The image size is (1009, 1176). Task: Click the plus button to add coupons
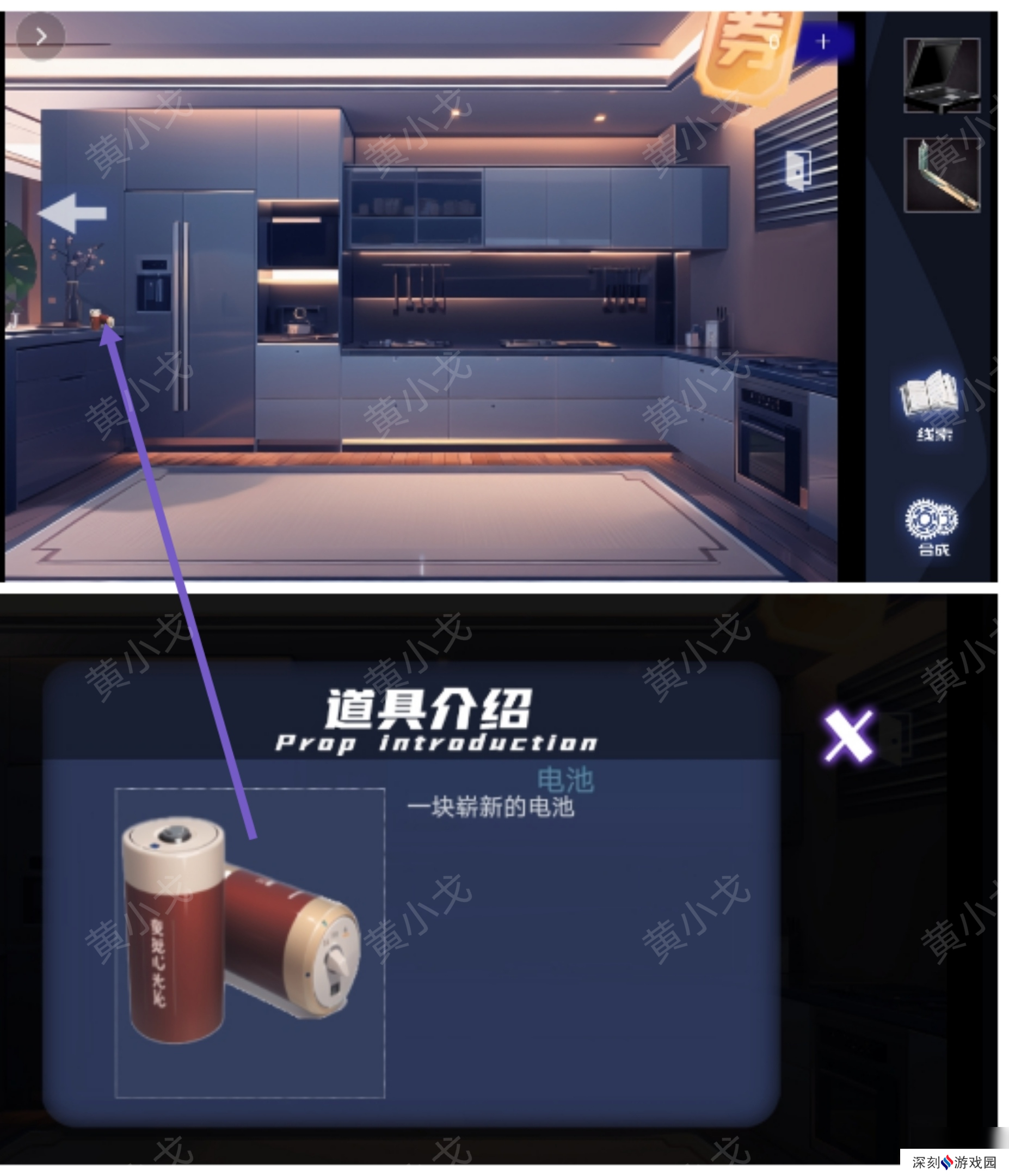point(823,40)
